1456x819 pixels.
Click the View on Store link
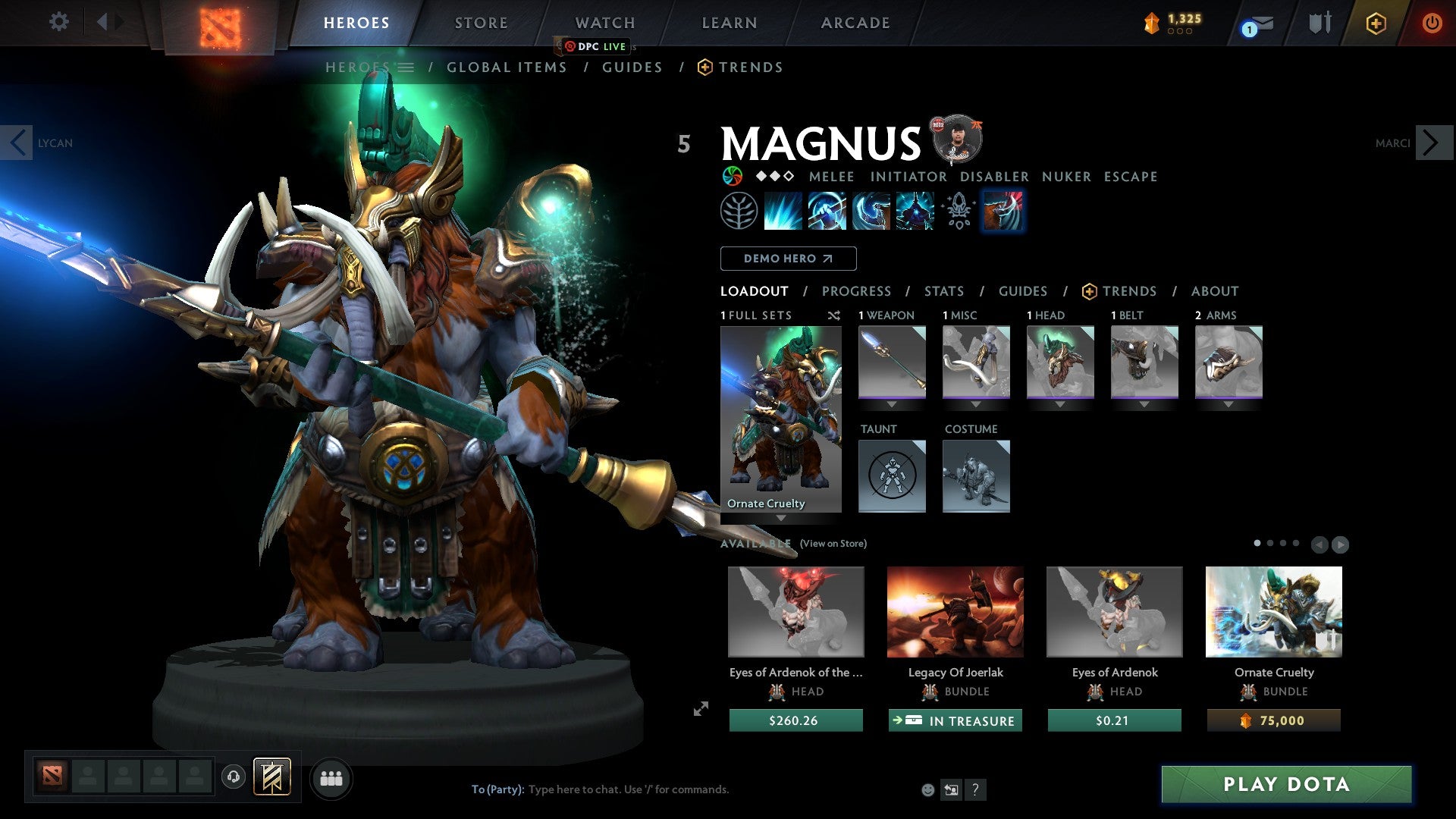(x=834, y=544)
